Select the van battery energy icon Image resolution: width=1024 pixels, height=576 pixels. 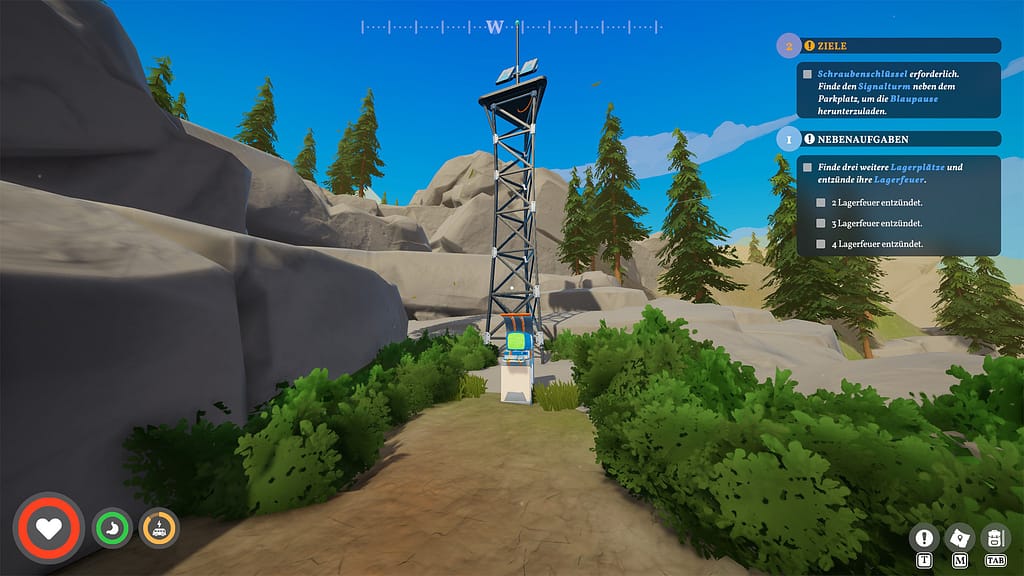(159, 527)
